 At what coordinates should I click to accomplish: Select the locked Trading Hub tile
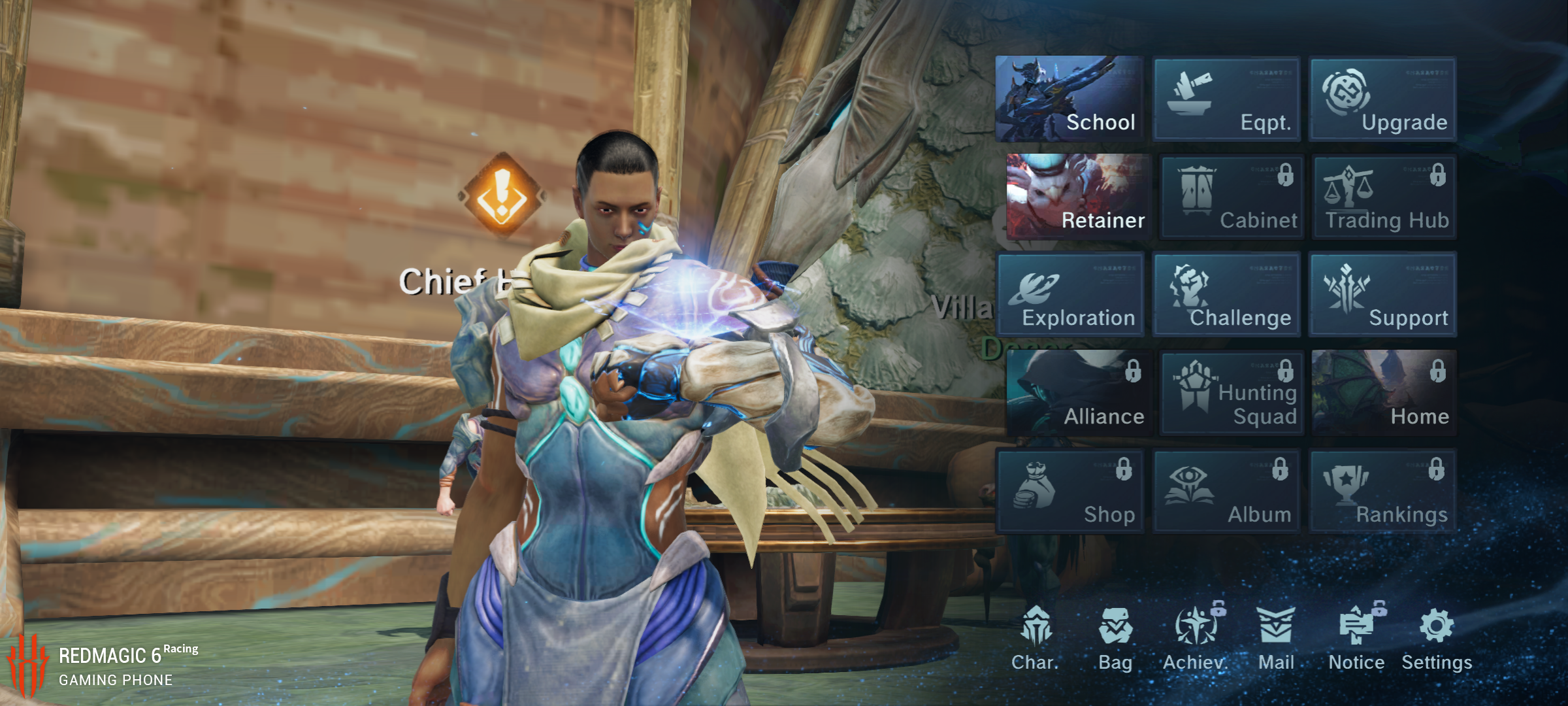coord(1384,197)
